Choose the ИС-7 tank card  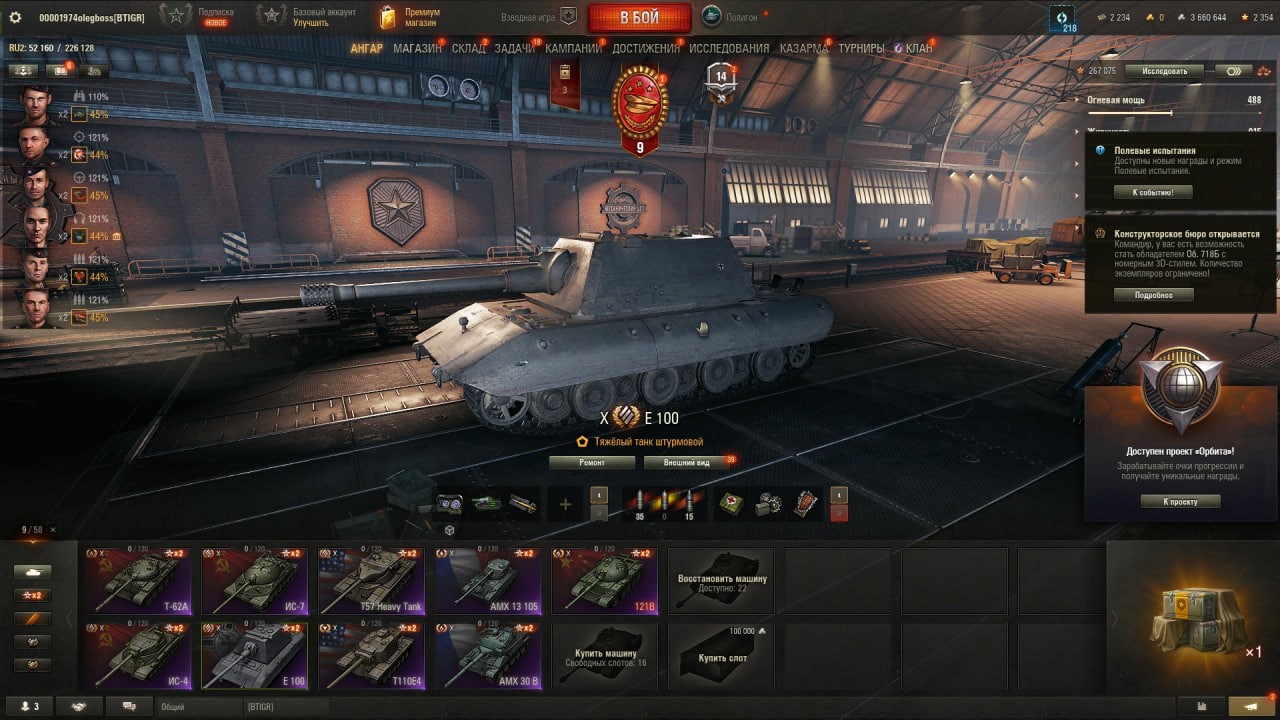[253, 580]
